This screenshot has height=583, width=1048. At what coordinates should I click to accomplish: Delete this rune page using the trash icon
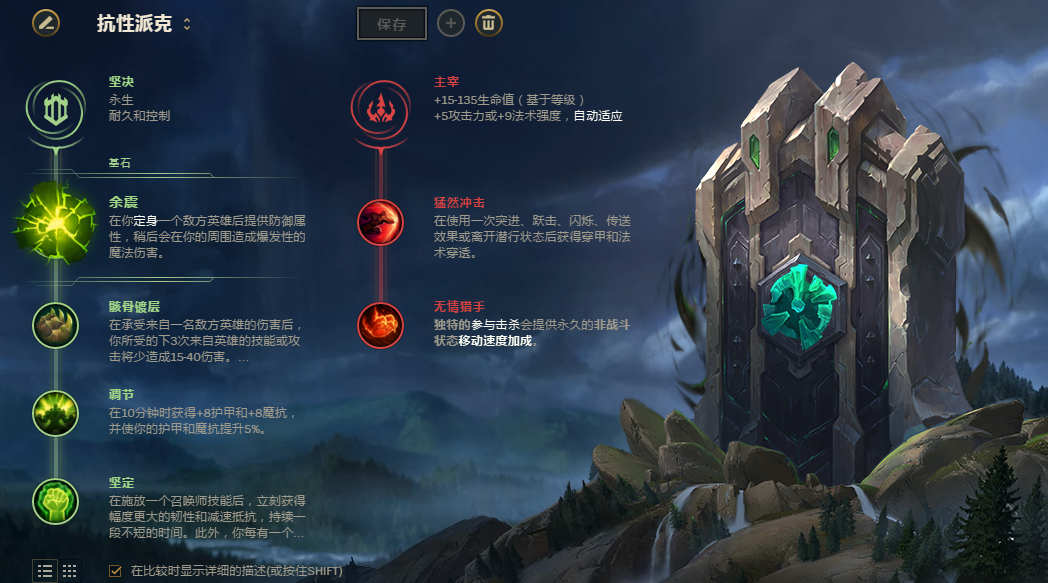489,23
